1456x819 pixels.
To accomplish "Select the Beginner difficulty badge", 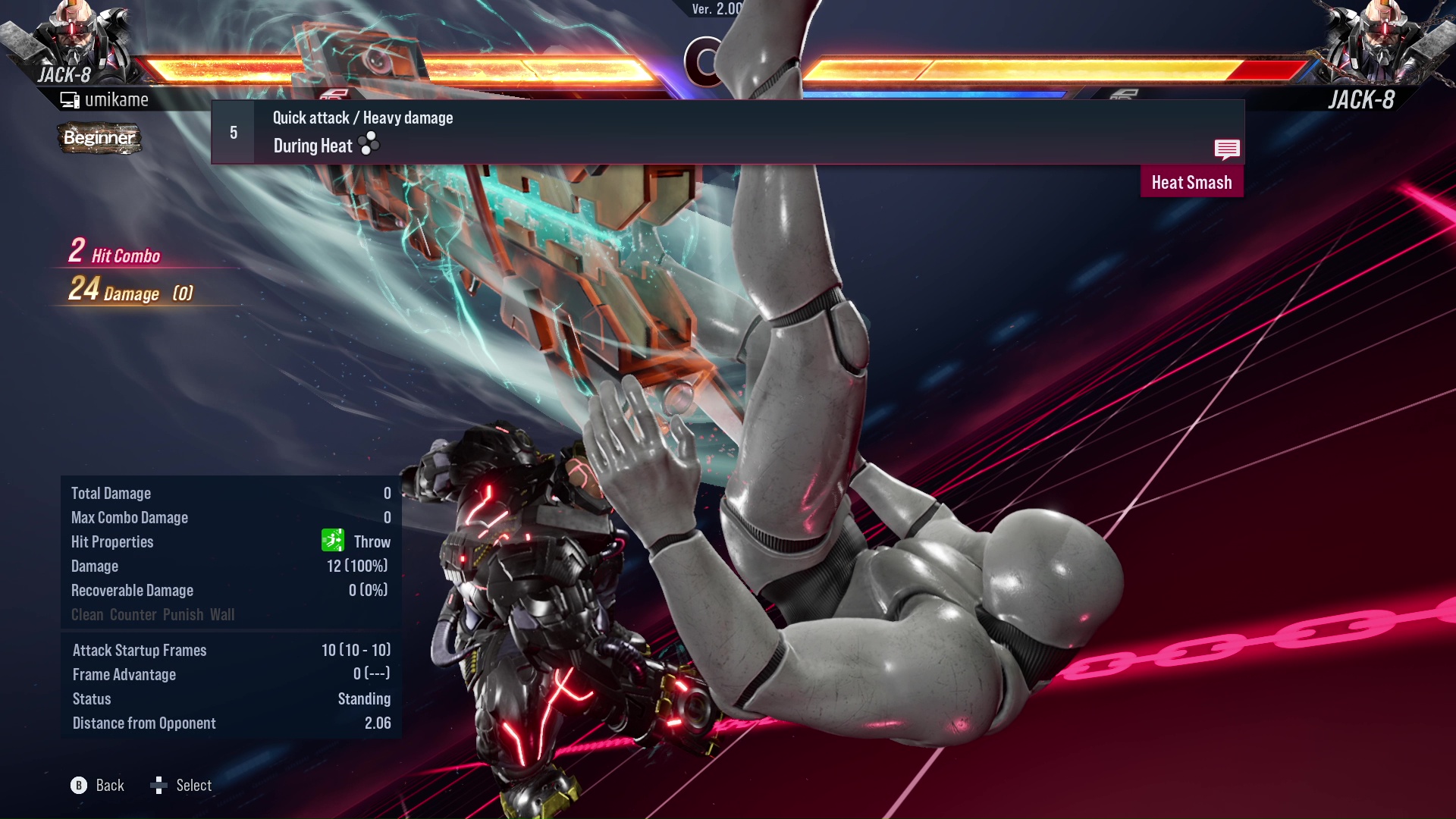I will (x=99, y=139).
